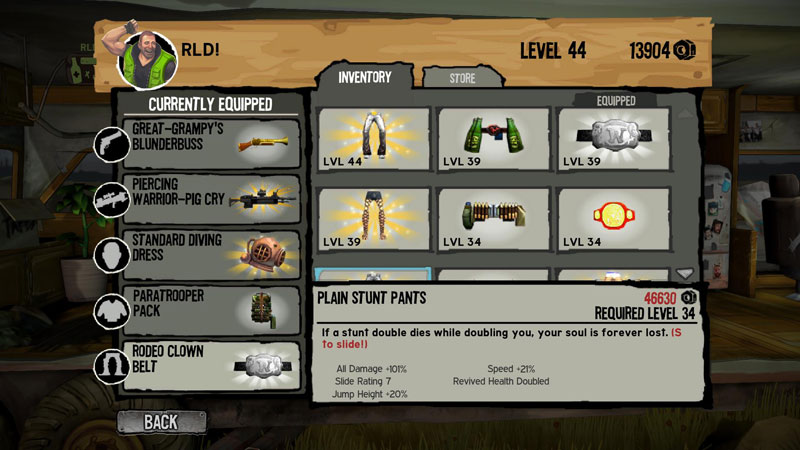Select the level 39 green pack item
The height and width of the screenshot is (450, 800).
[493, 140]
